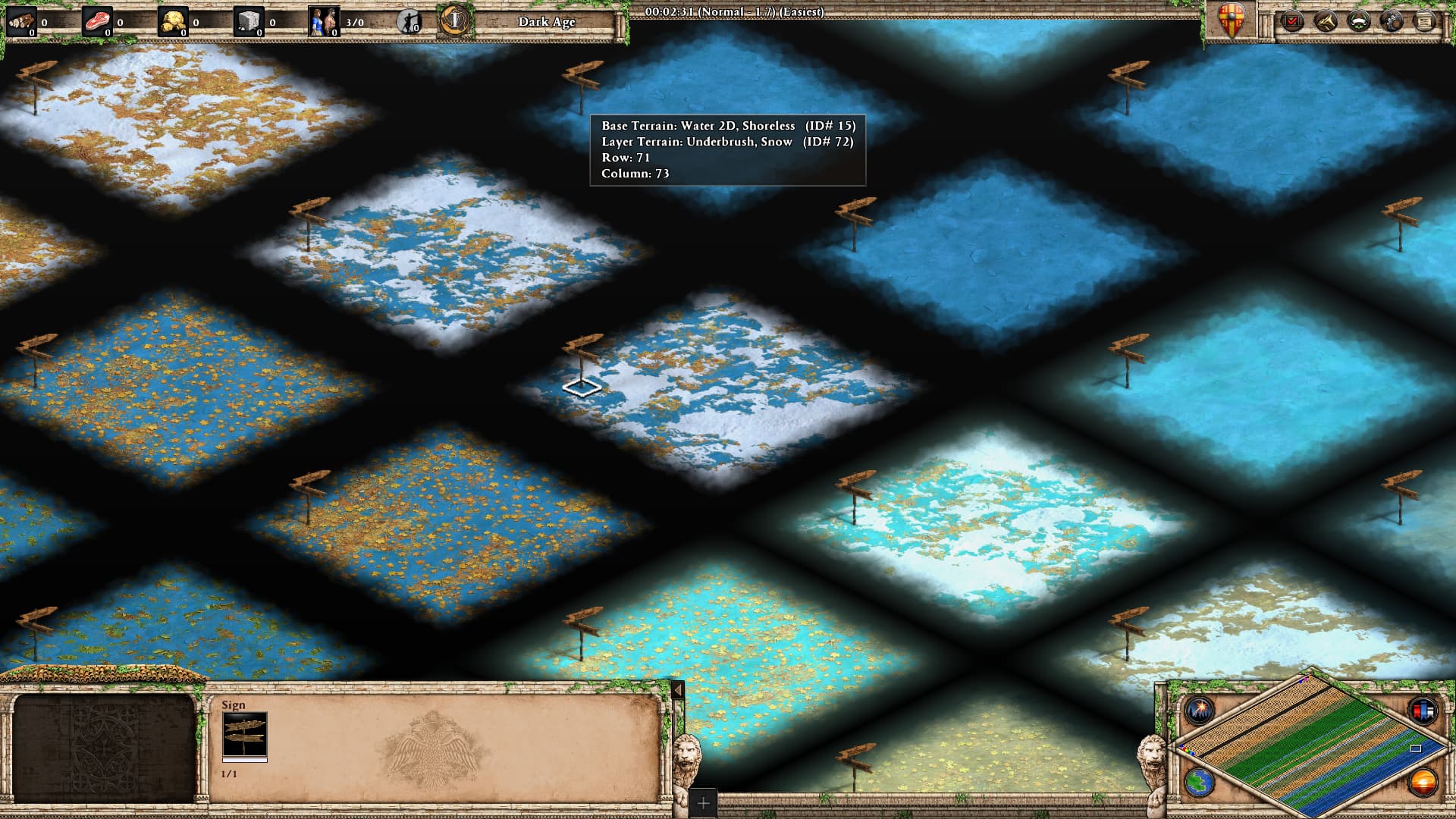This screenshot has width=1456, height=819.
Task: Click the orange sunset minimap button
Action: [1422, 782]
